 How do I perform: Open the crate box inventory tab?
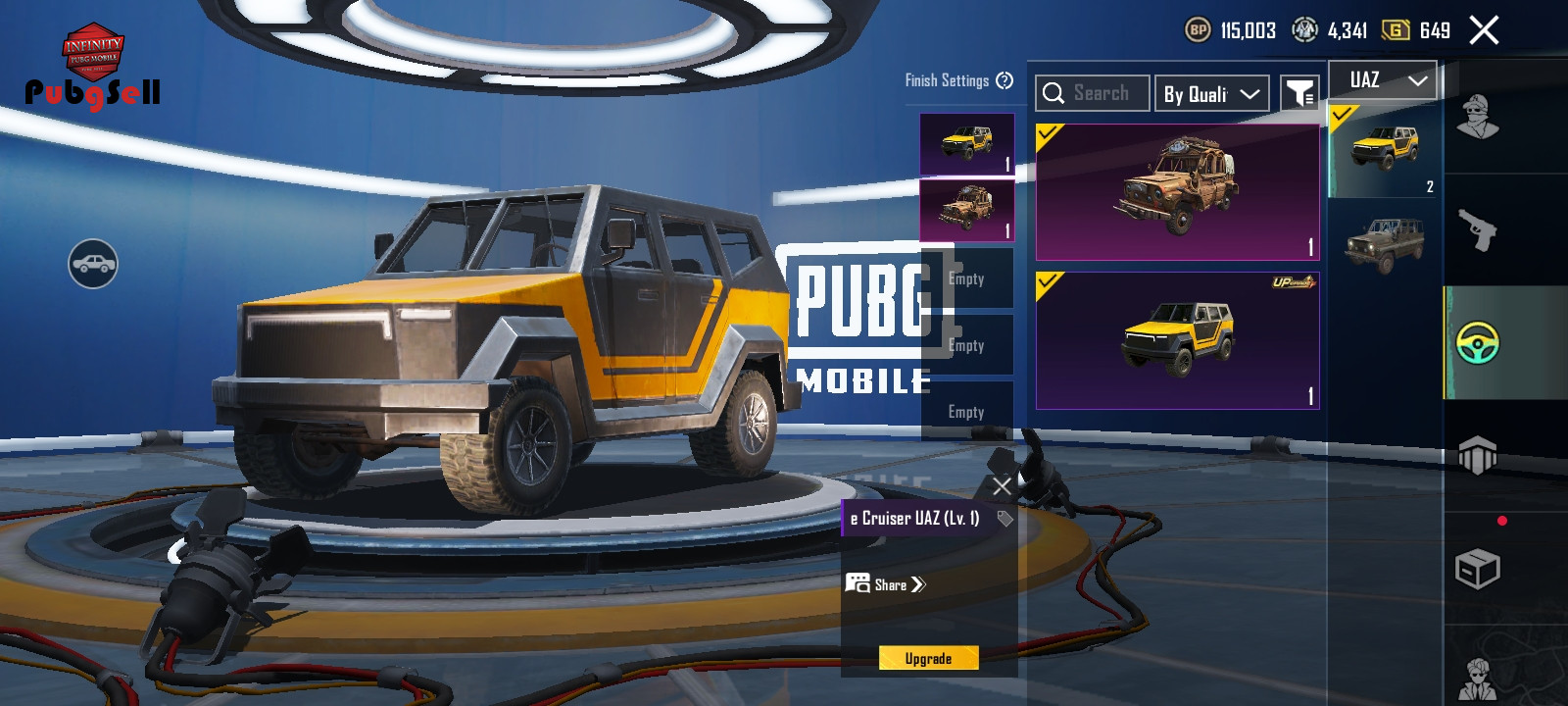1478,569
